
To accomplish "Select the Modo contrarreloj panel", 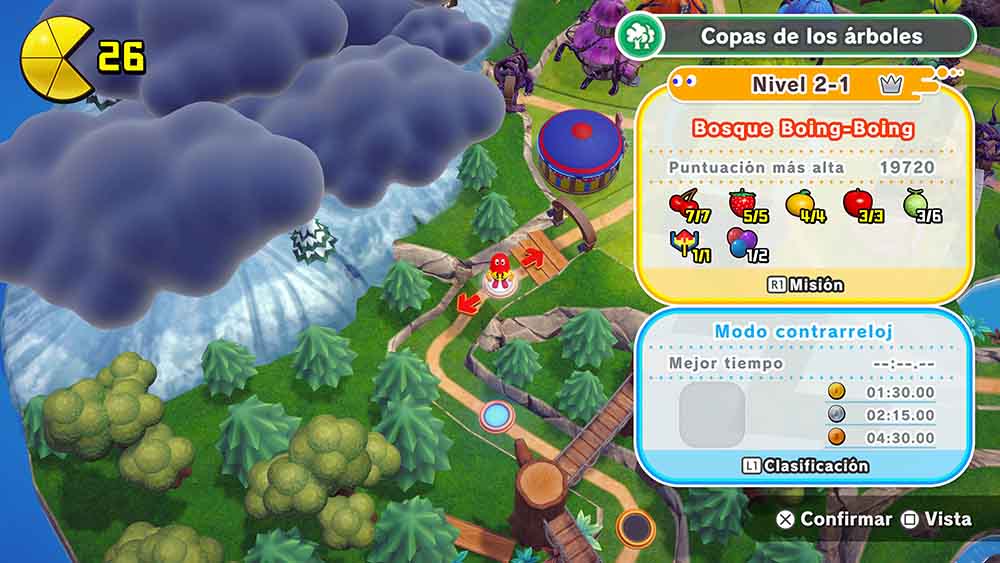I will [x=804, y=331].
